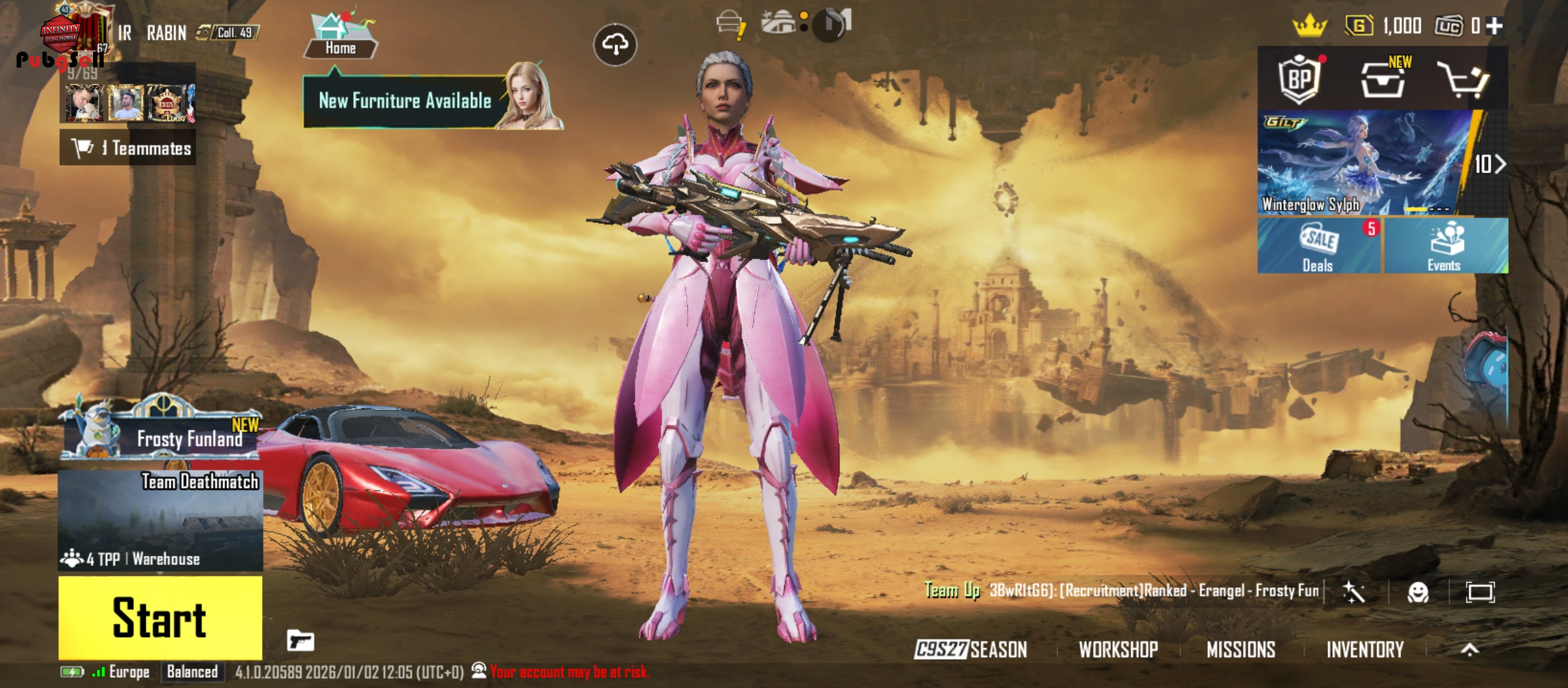This screenshot has height=688, width=1568.
Task: View the Winterglow Sylph promotion banner
Action: click(1364, 162)
